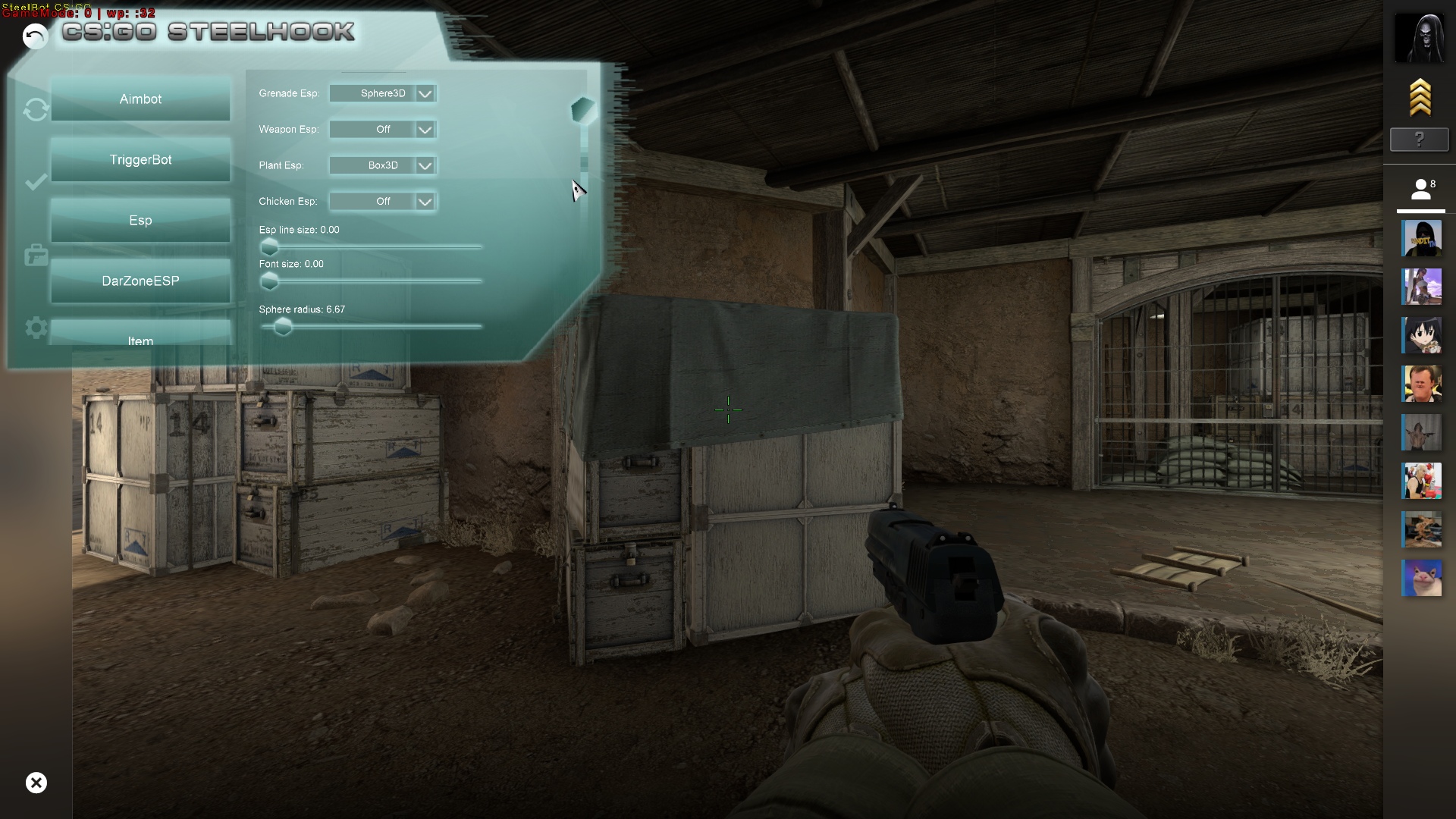Viewport: 1456px width, 819px height.
Task: Close the overlay with the X button
Action: [x=36, y=783]
